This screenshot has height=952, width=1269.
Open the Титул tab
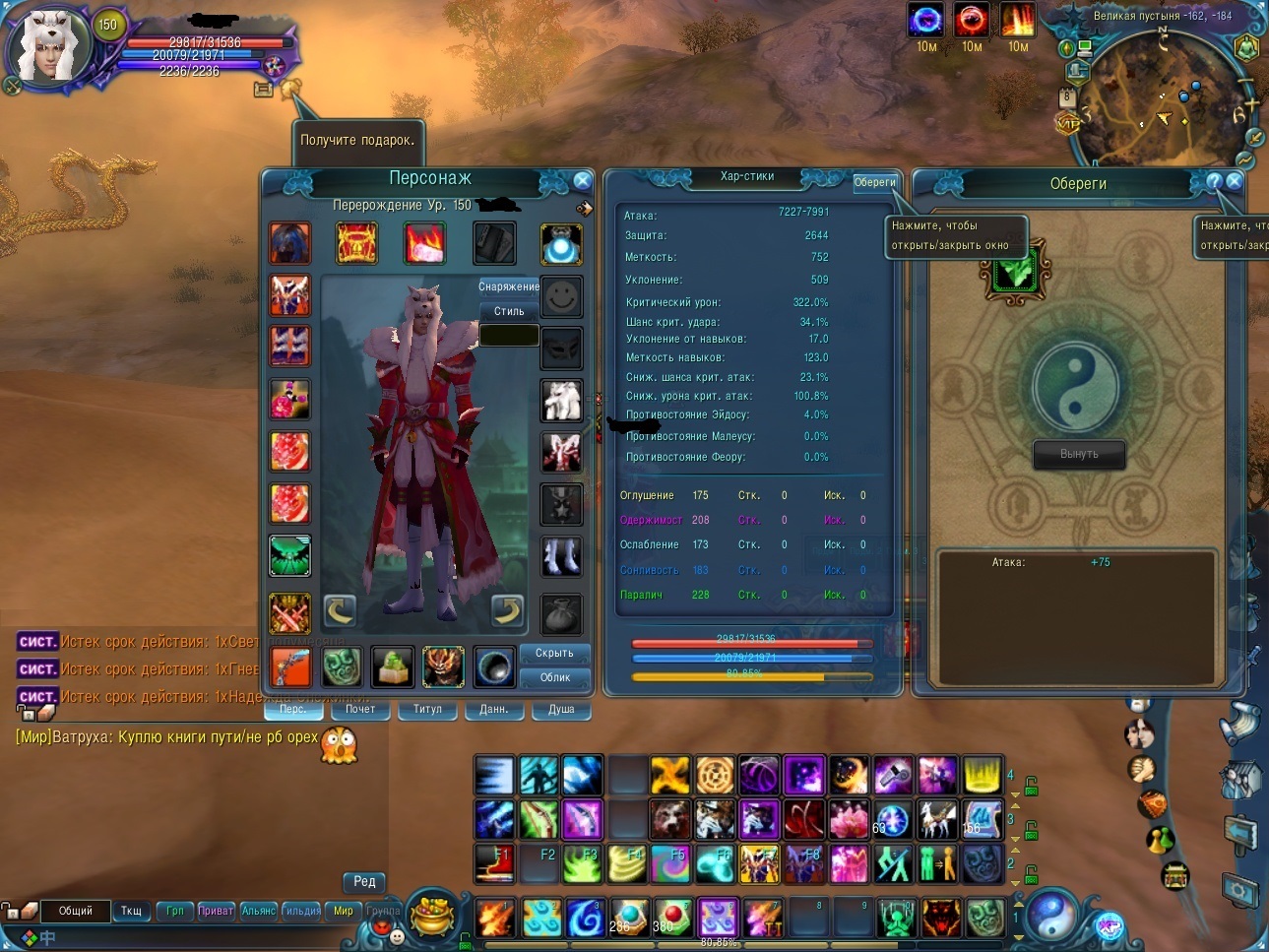pyautogui.click(x=427, y=709)
